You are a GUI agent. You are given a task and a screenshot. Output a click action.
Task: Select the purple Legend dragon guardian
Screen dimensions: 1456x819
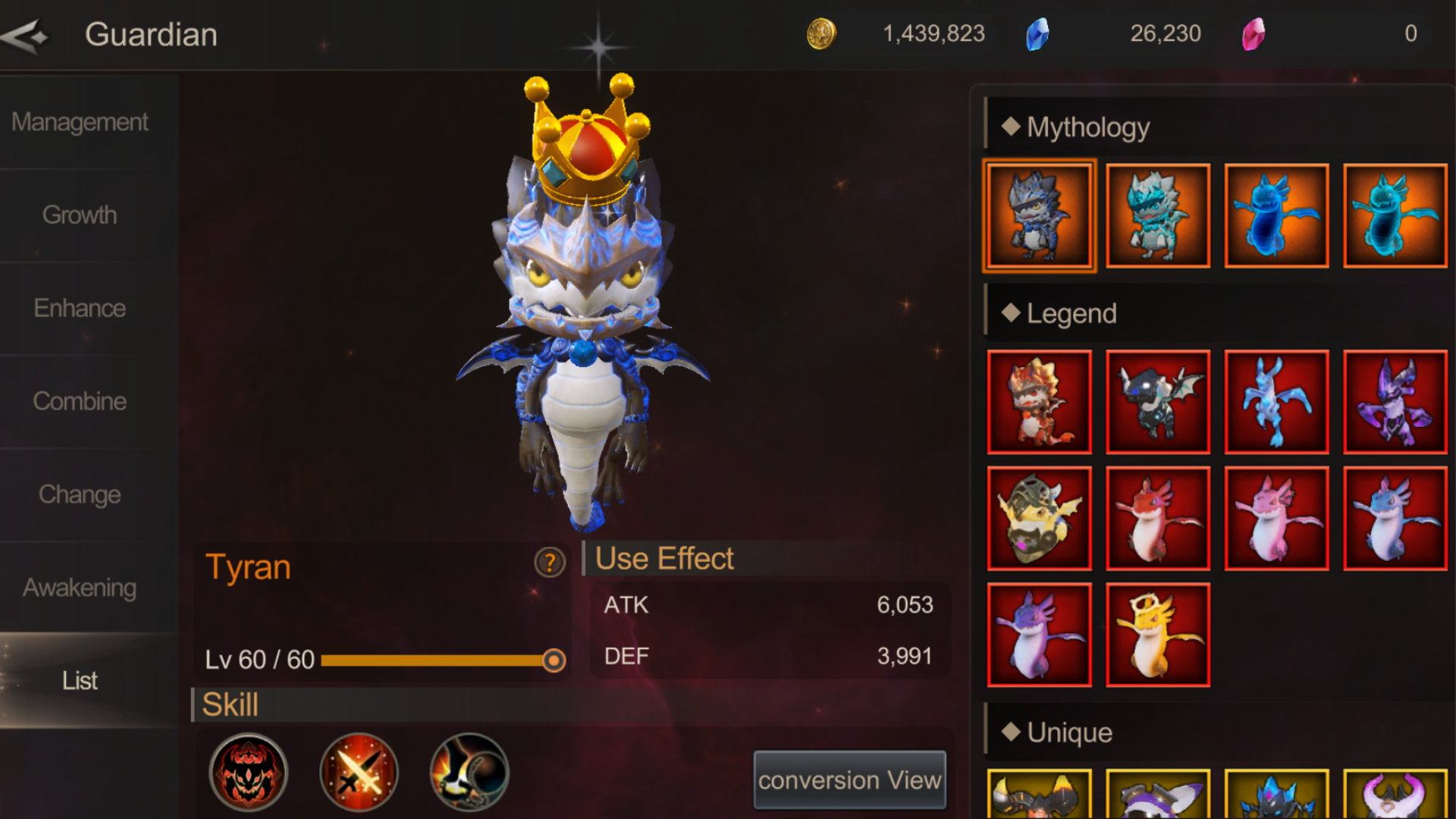tap(1395, 403)
